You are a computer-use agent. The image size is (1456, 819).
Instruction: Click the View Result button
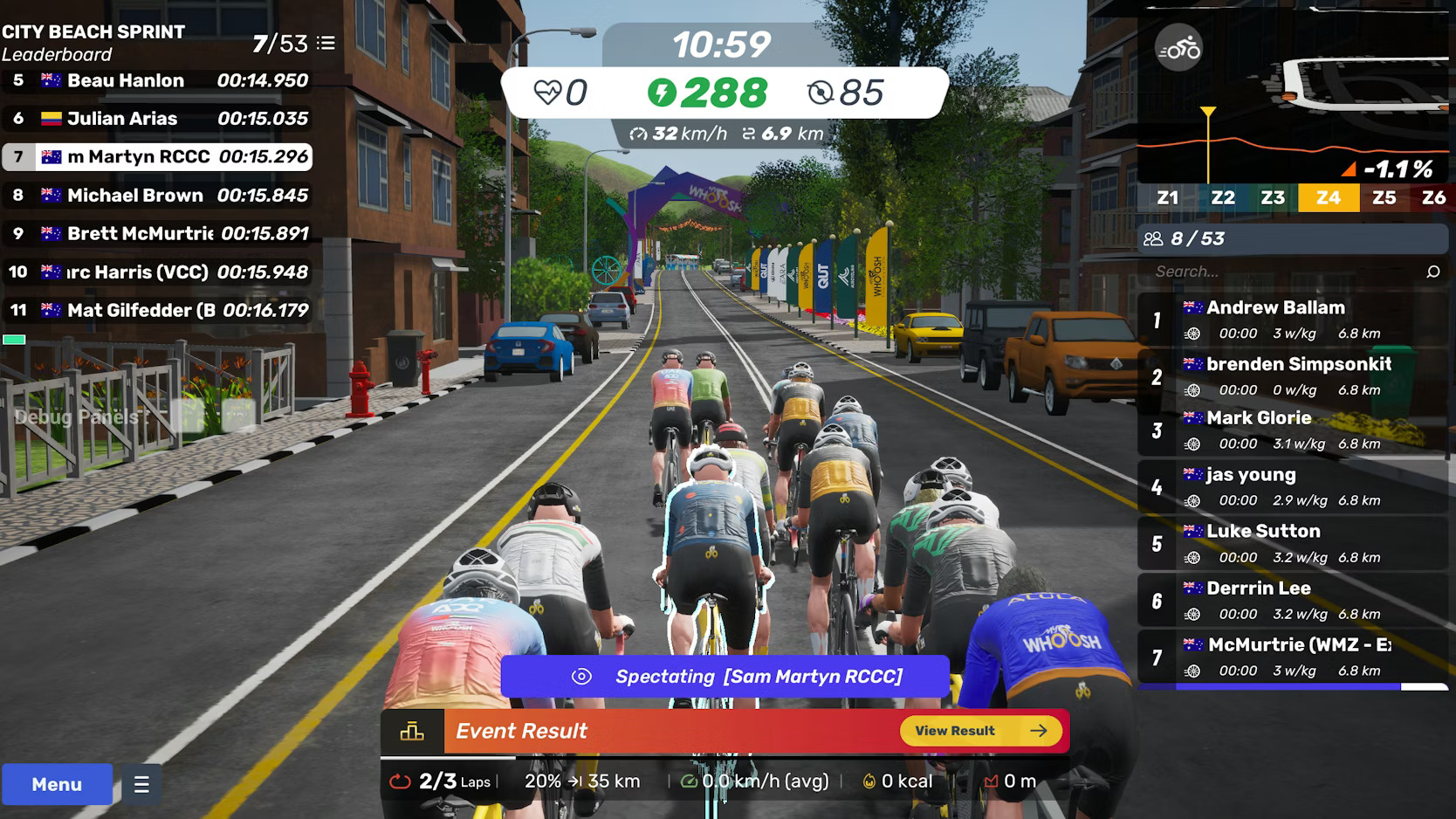click(x=979, y=731)
